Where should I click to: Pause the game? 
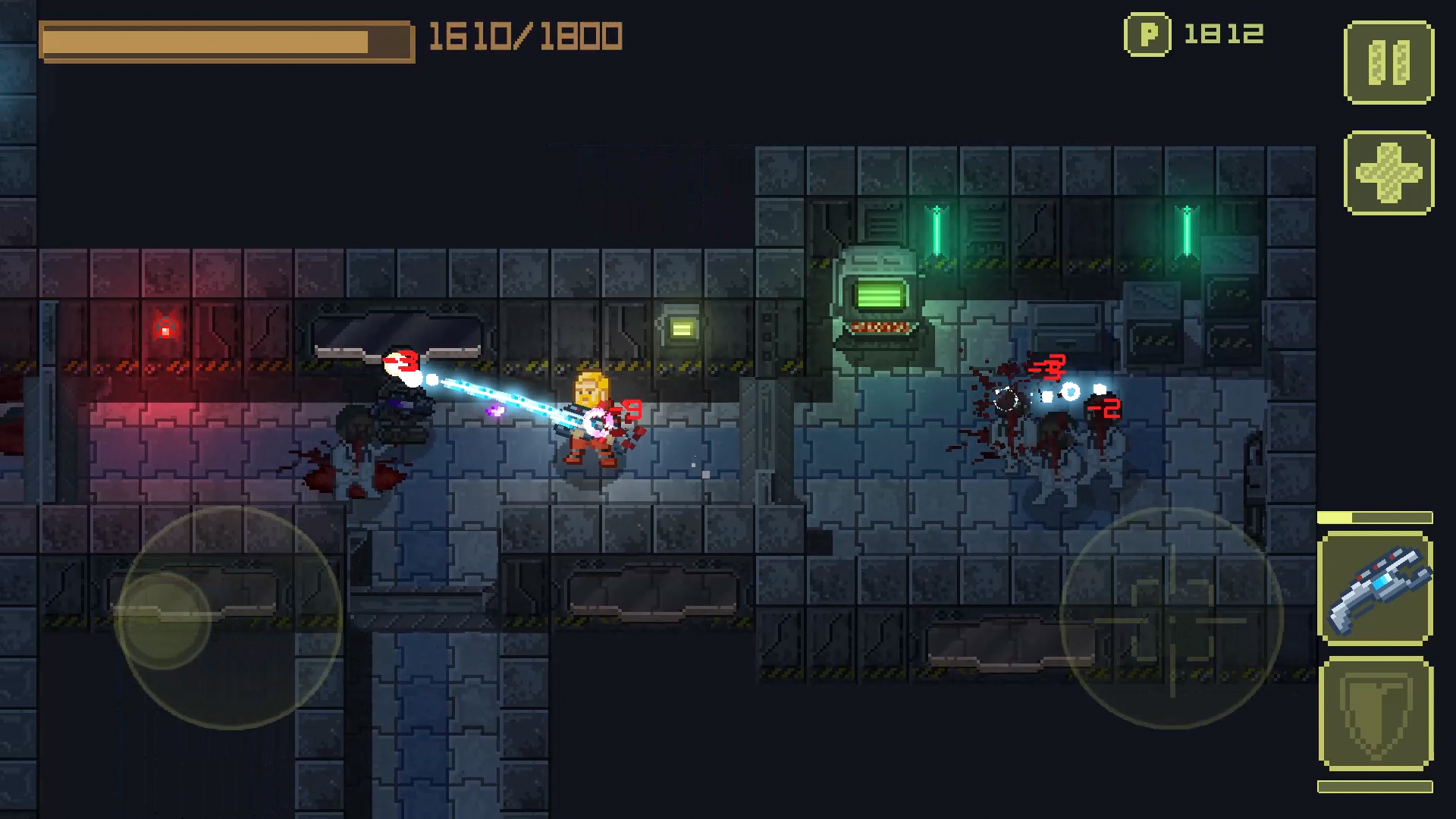click(x=1389, y=62)
